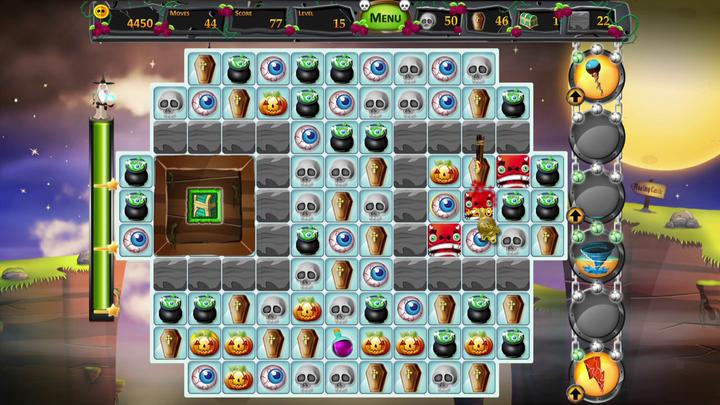Choose the eyeball tile in board's bottom-left corner

[205, 376]
